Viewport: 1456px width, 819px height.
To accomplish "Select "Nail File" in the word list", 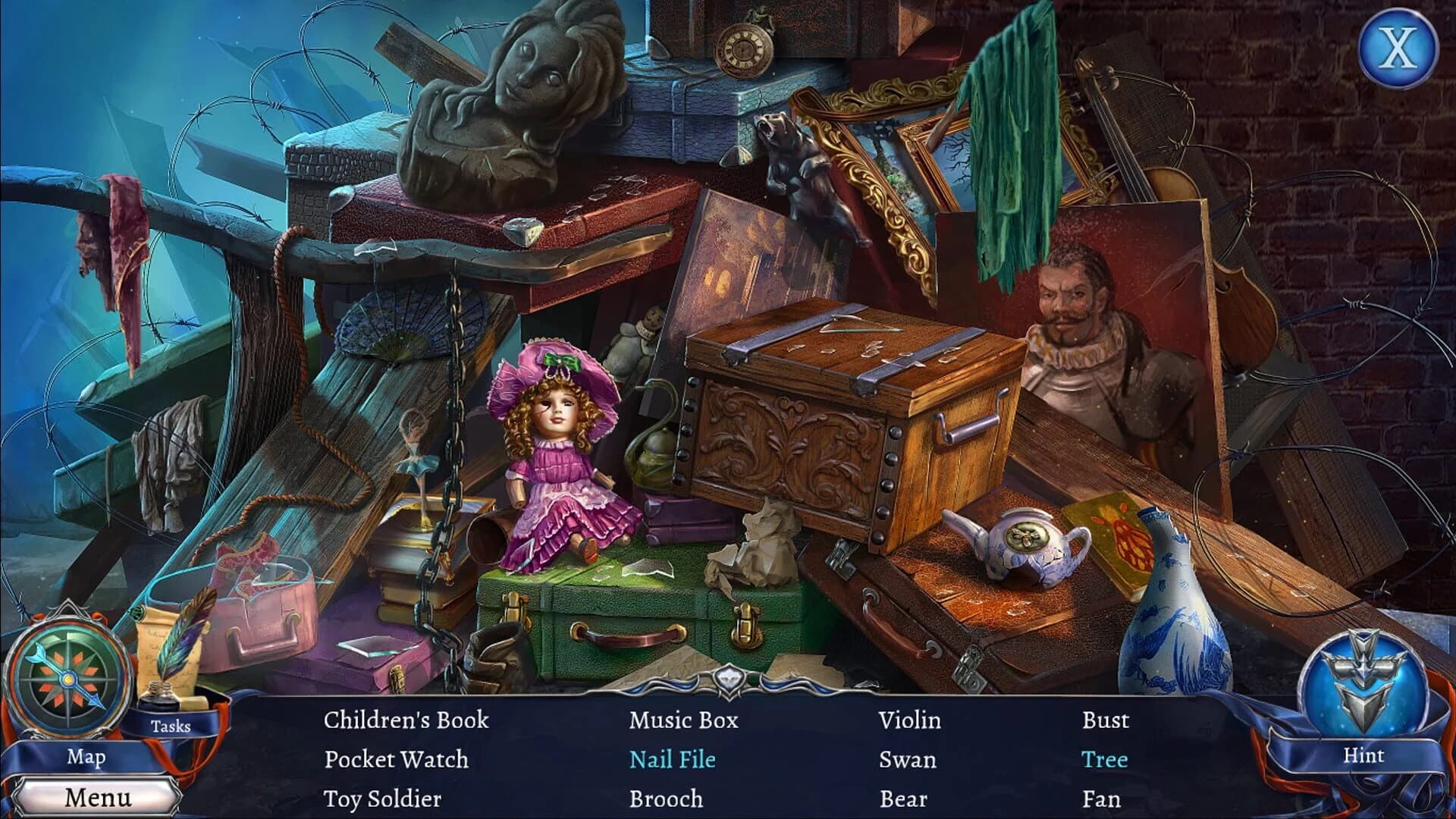I will (x=673, y=760).
